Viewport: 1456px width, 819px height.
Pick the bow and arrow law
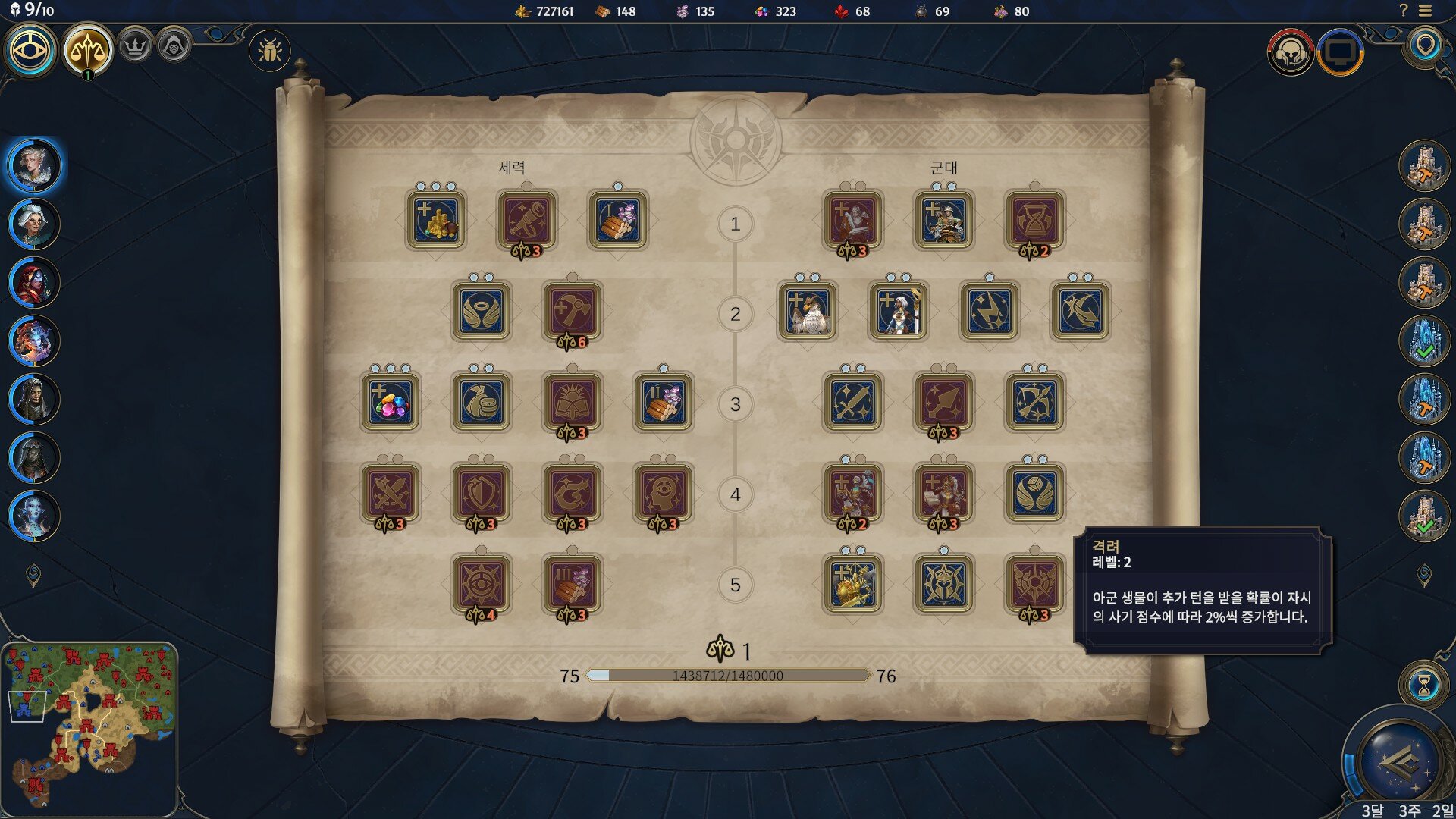click(x=1035, y=402)
